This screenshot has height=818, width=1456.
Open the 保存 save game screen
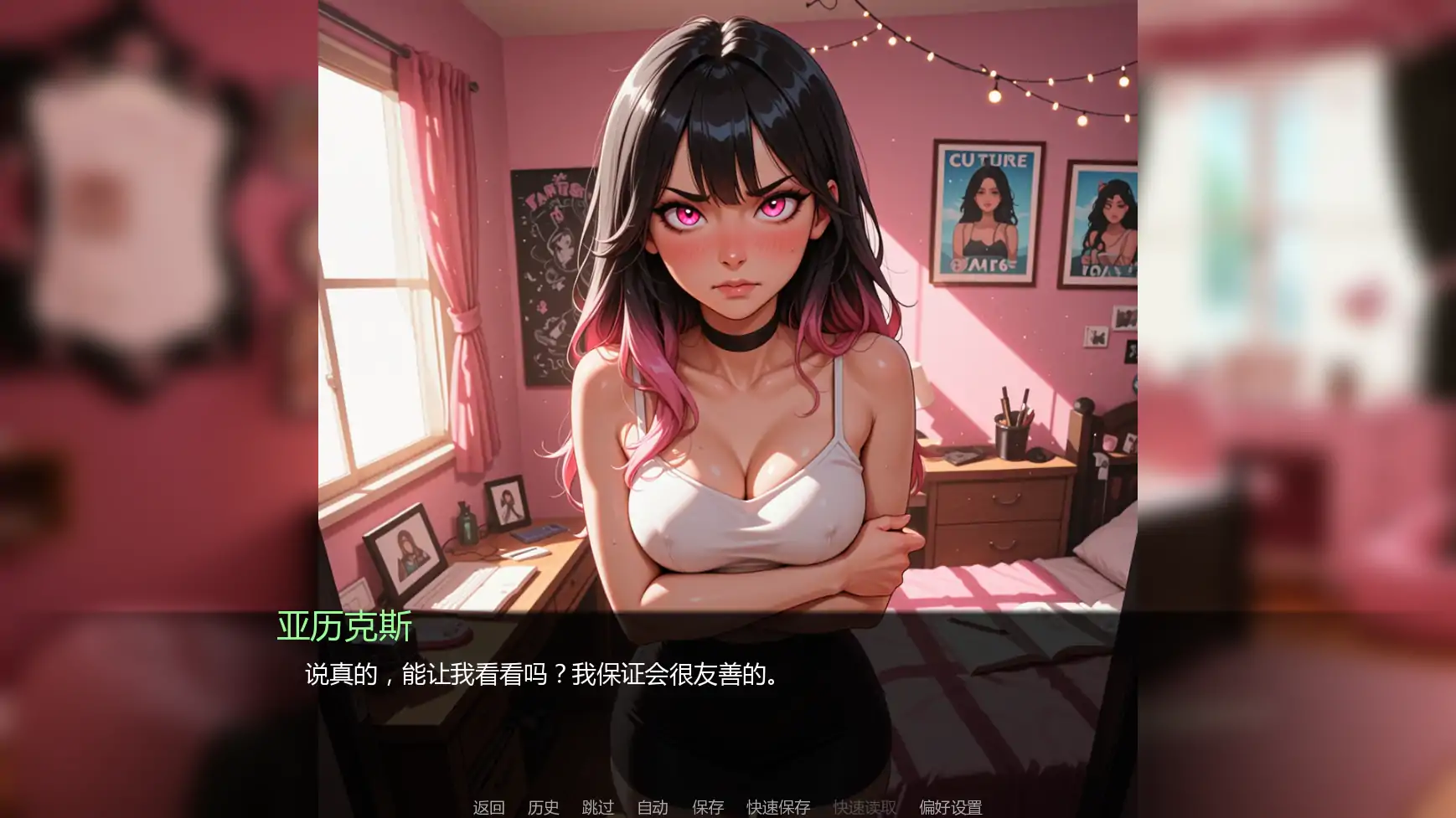point(707,809)
